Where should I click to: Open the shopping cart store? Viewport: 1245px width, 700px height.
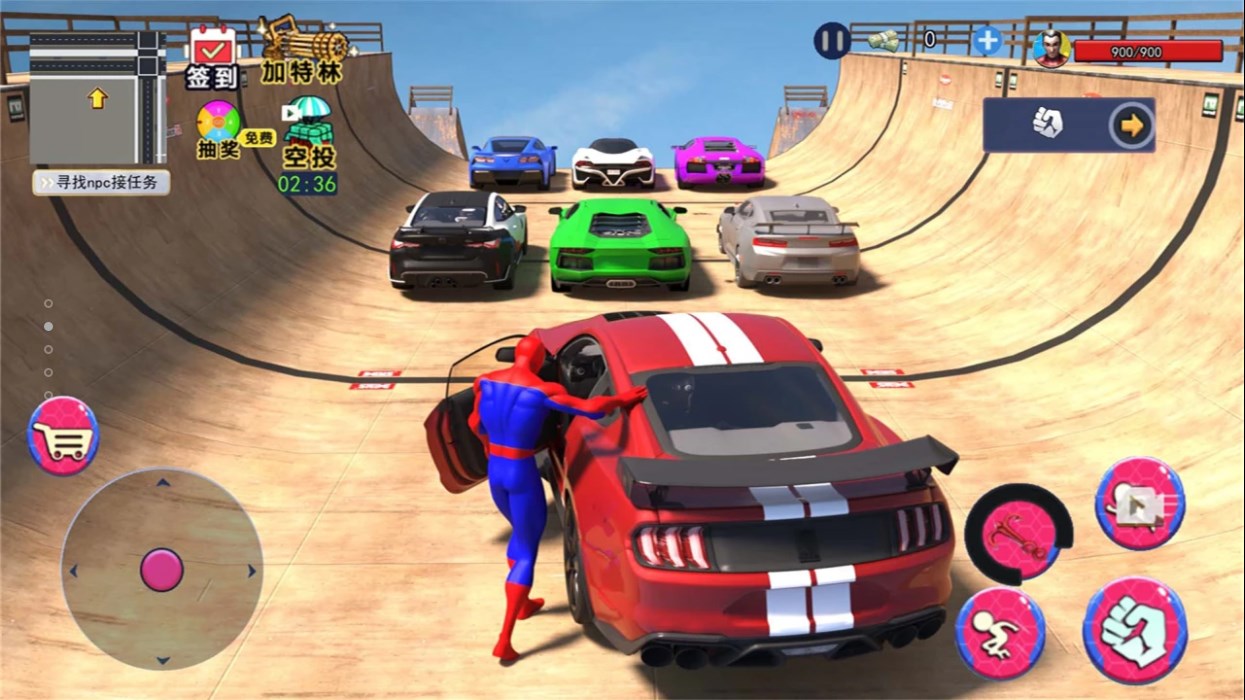(63, 436)
